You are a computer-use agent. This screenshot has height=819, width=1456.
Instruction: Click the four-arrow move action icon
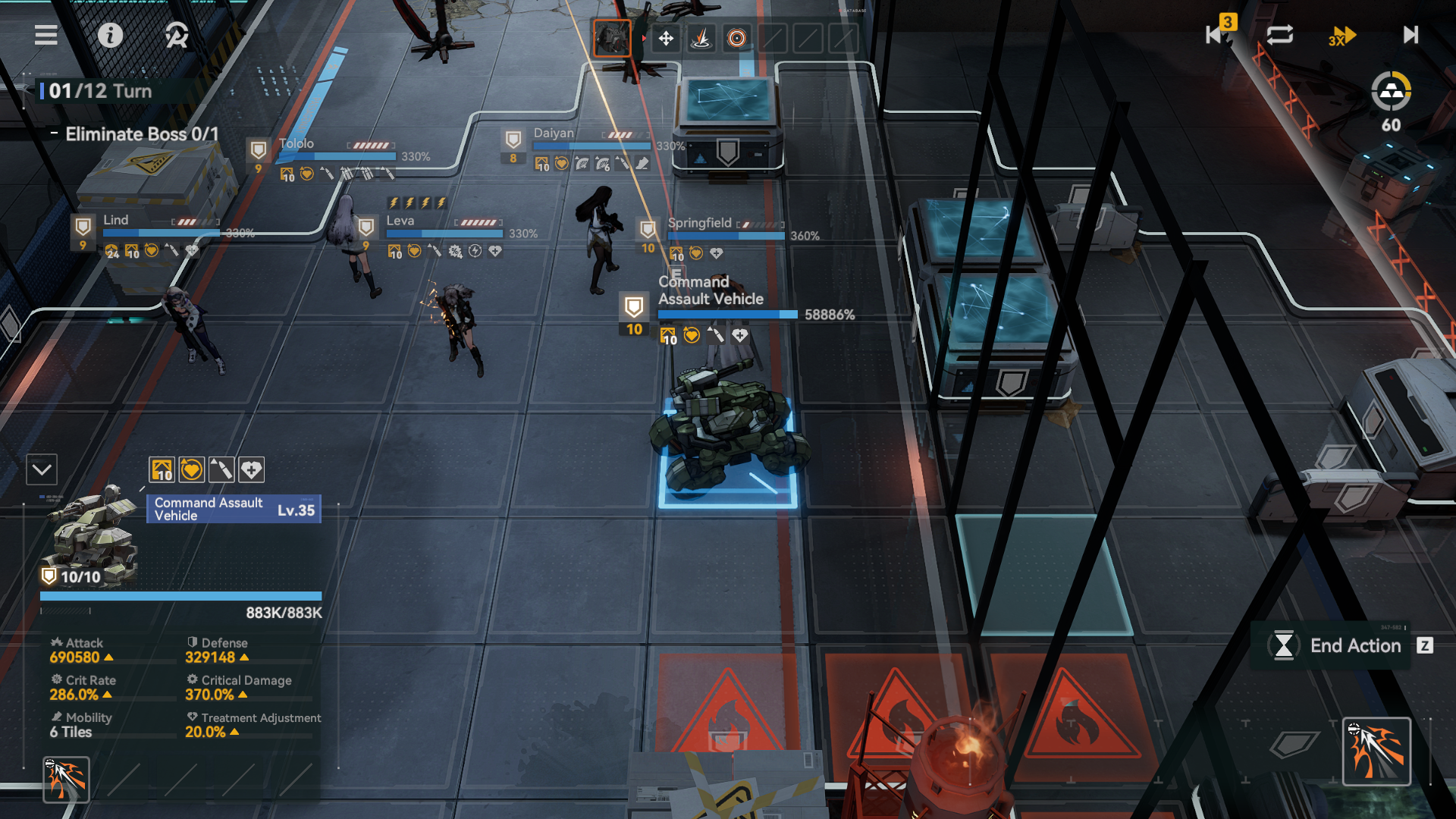click(x=666, y=38)
